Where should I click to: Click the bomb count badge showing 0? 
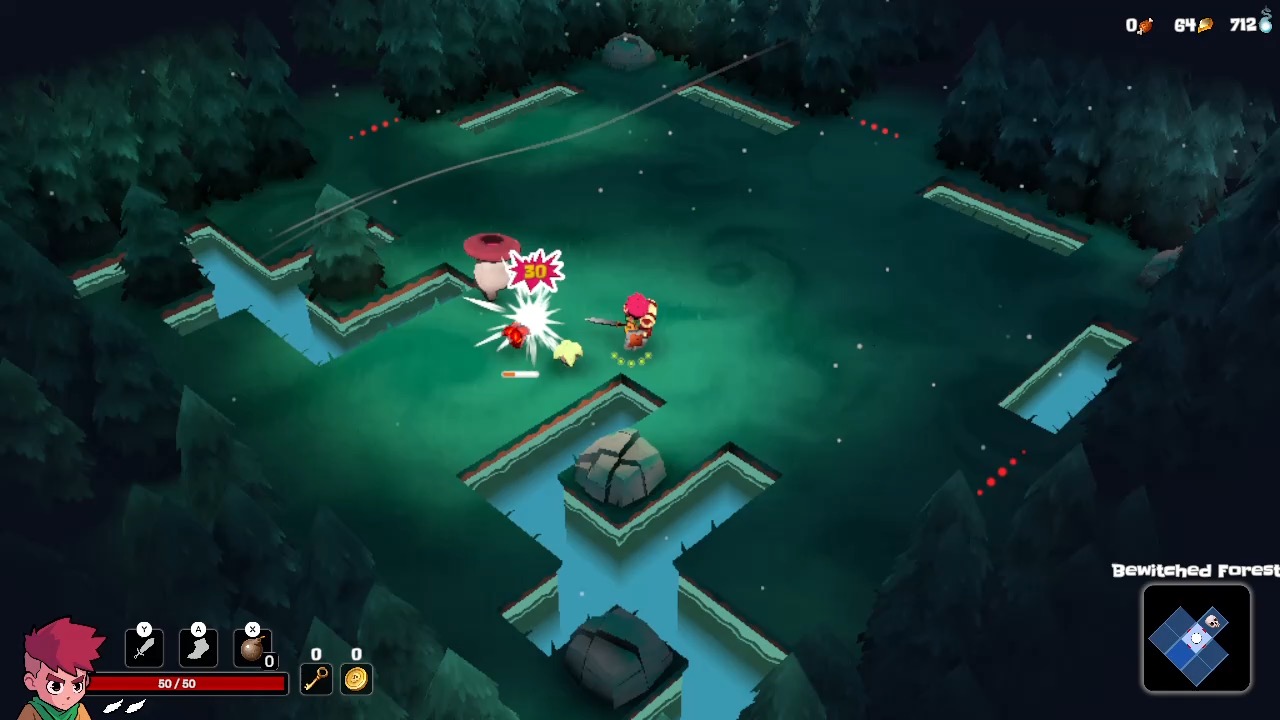pos(268,662)
